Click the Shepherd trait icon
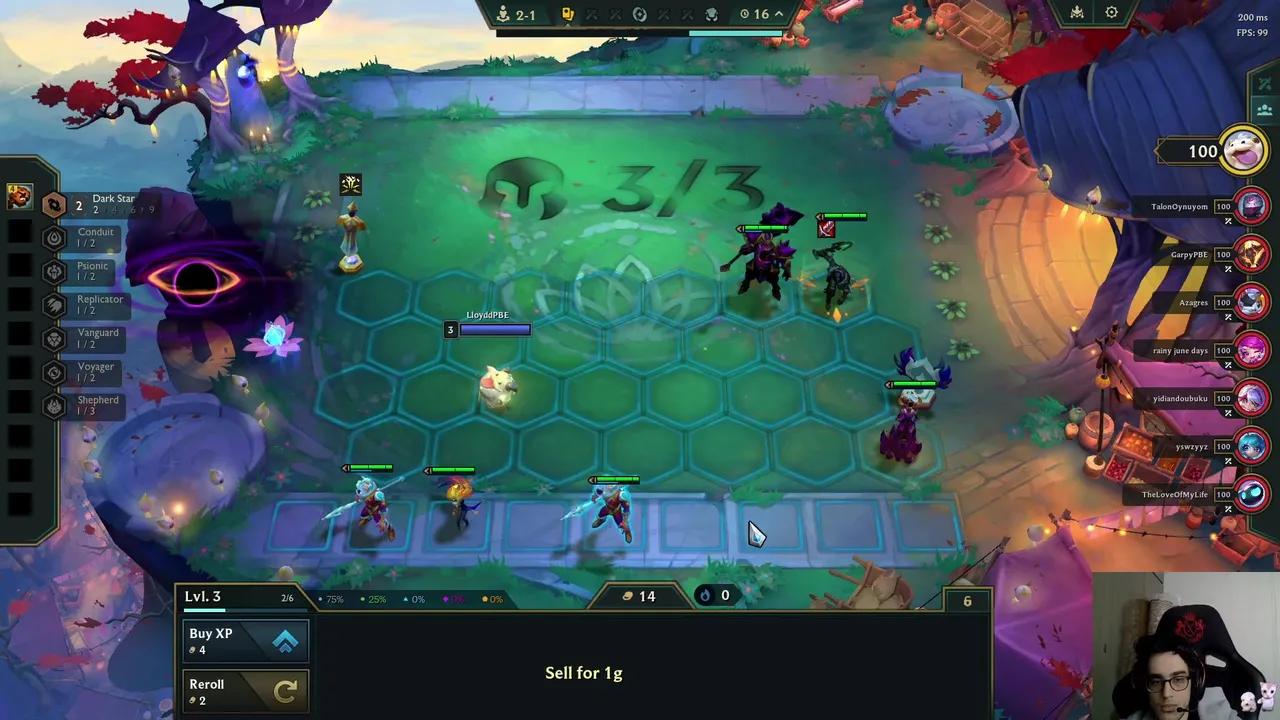 [51, 405]
